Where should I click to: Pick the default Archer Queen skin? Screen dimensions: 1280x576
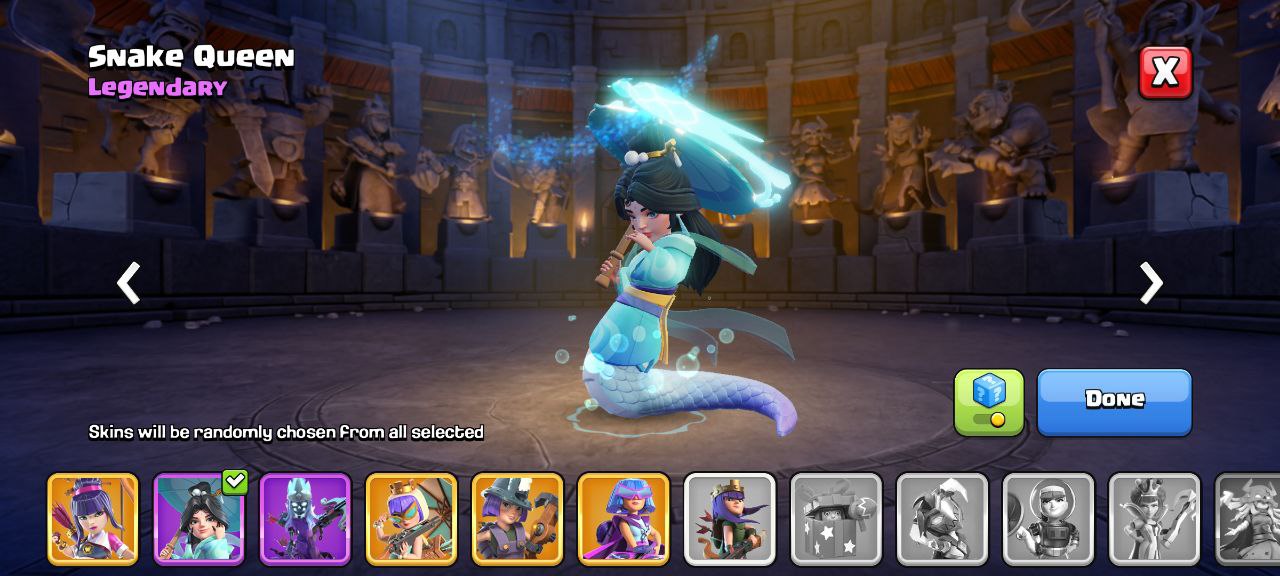[730, 518]
